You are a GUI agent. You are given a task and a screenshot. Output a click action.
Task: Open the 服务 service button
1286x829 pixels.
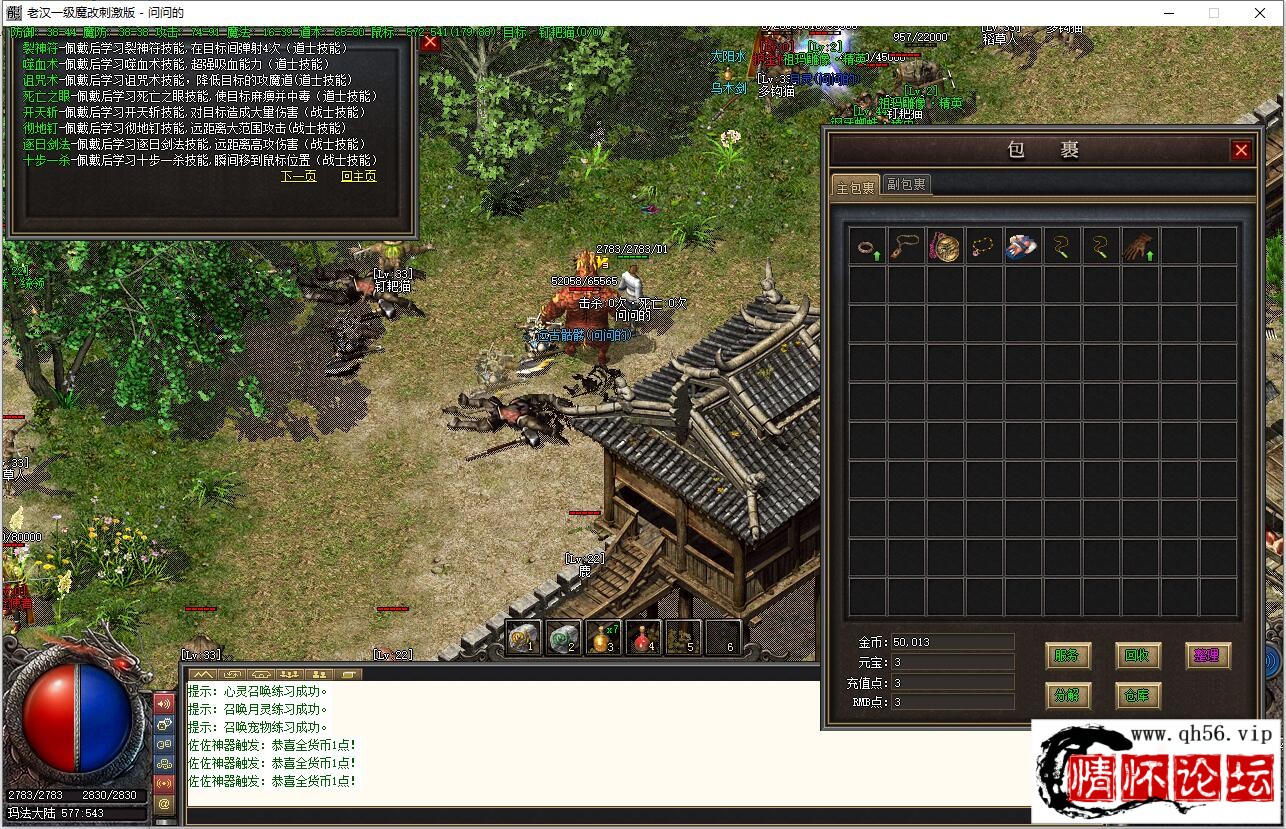click(x=1066, y=656)
